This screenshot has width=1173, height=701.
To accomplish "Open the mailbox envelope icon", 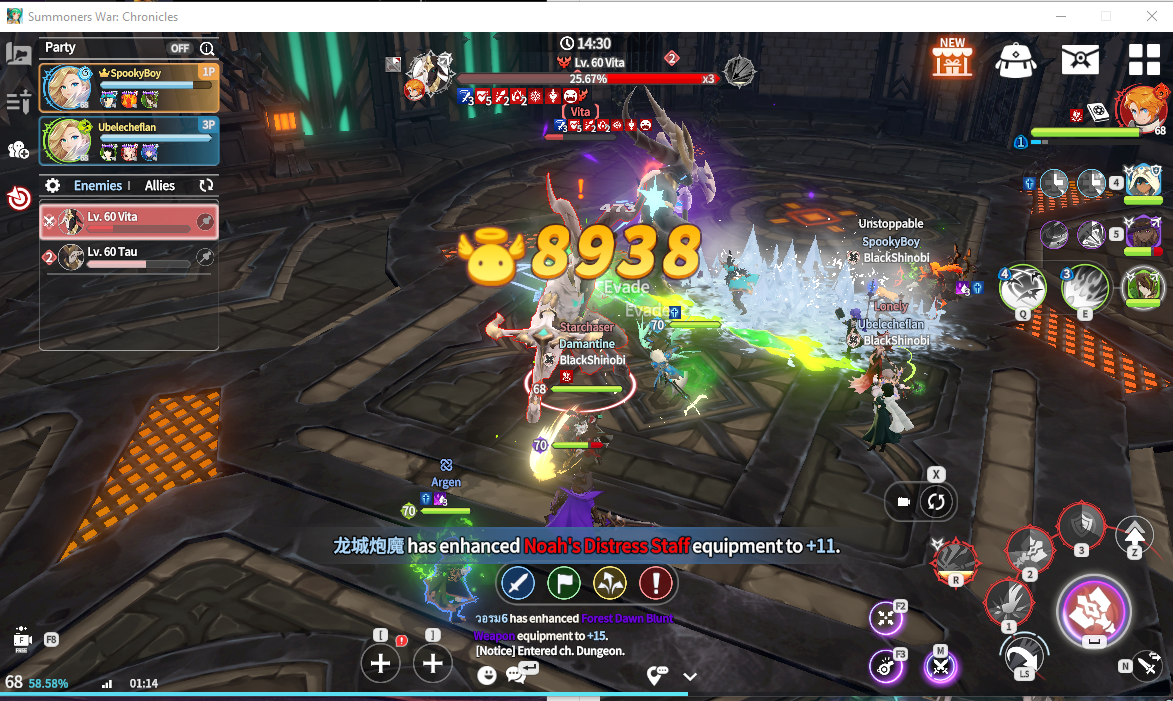I will (x=1080, y=60).
